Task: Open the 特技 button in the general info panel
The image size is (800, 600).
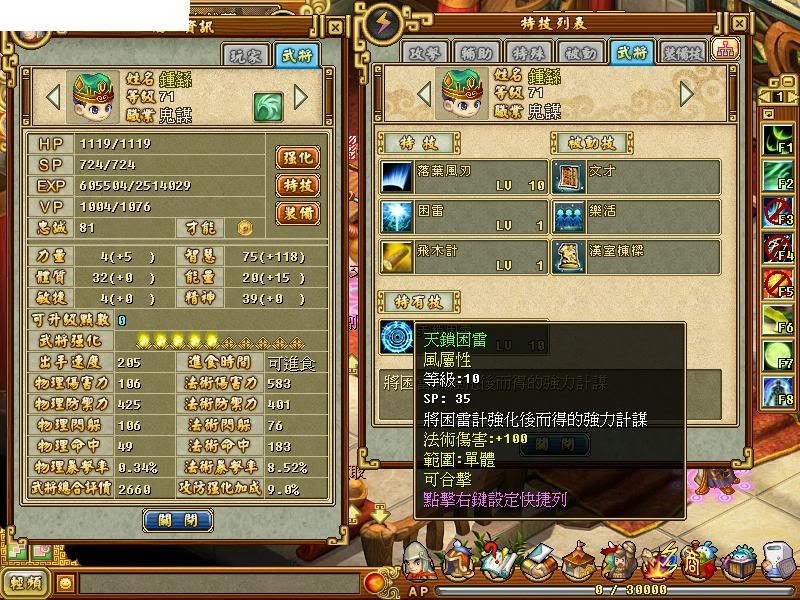Action: tap(297, 186)
